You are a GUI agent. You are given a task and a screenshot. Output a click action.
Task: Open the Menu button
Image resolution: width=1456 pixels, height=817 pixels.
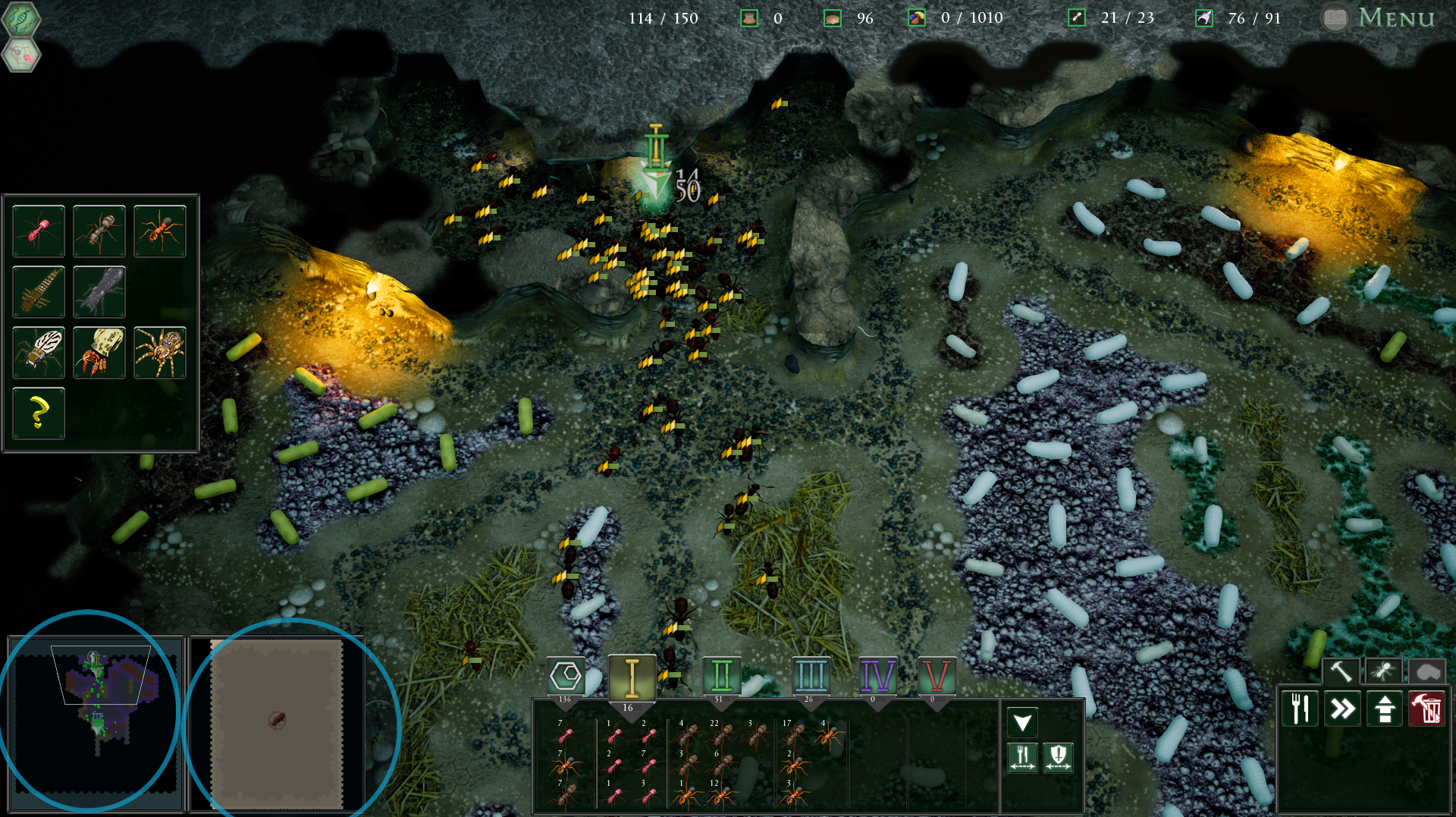pos(1394,17)
